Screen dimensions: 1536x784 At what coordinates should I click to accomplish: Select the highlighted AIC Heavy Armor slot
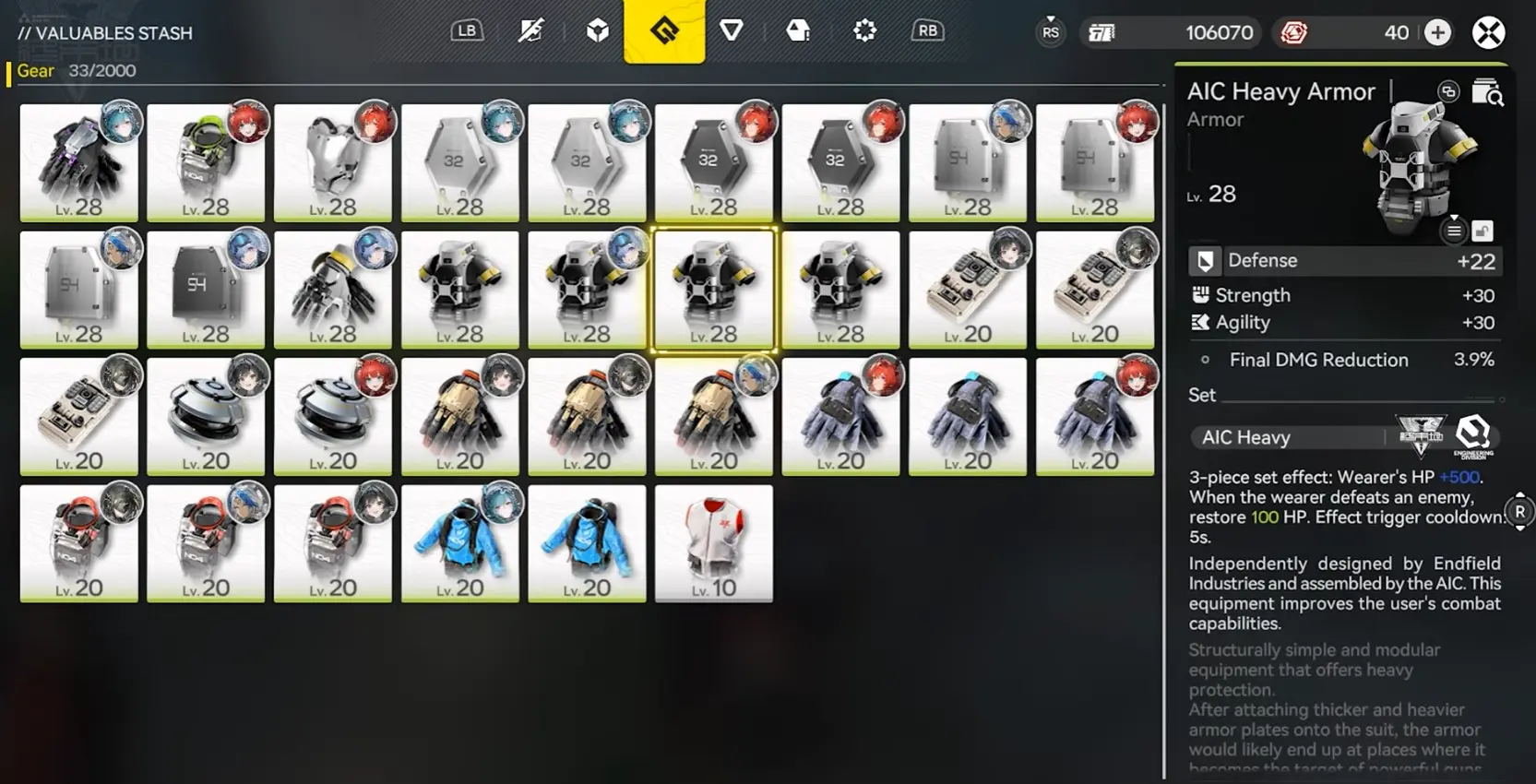coord(714,290)
